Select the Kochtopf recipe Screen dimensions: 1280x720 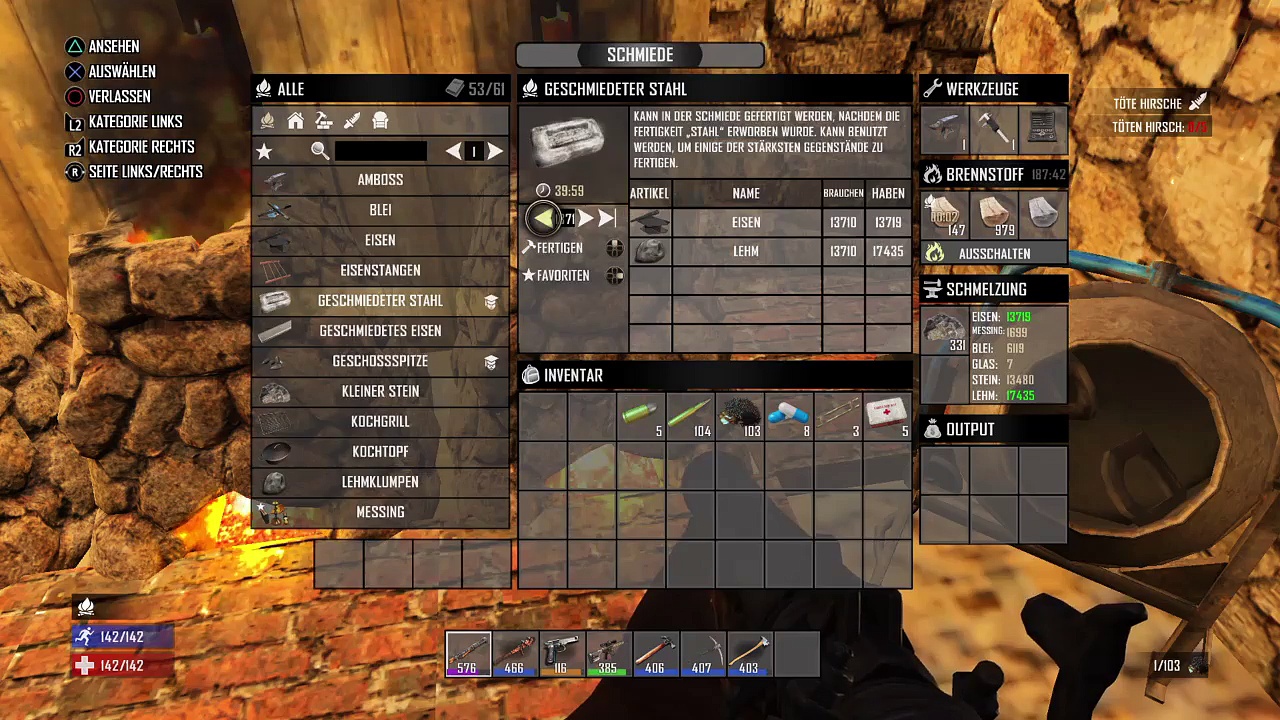coord(380,452)
